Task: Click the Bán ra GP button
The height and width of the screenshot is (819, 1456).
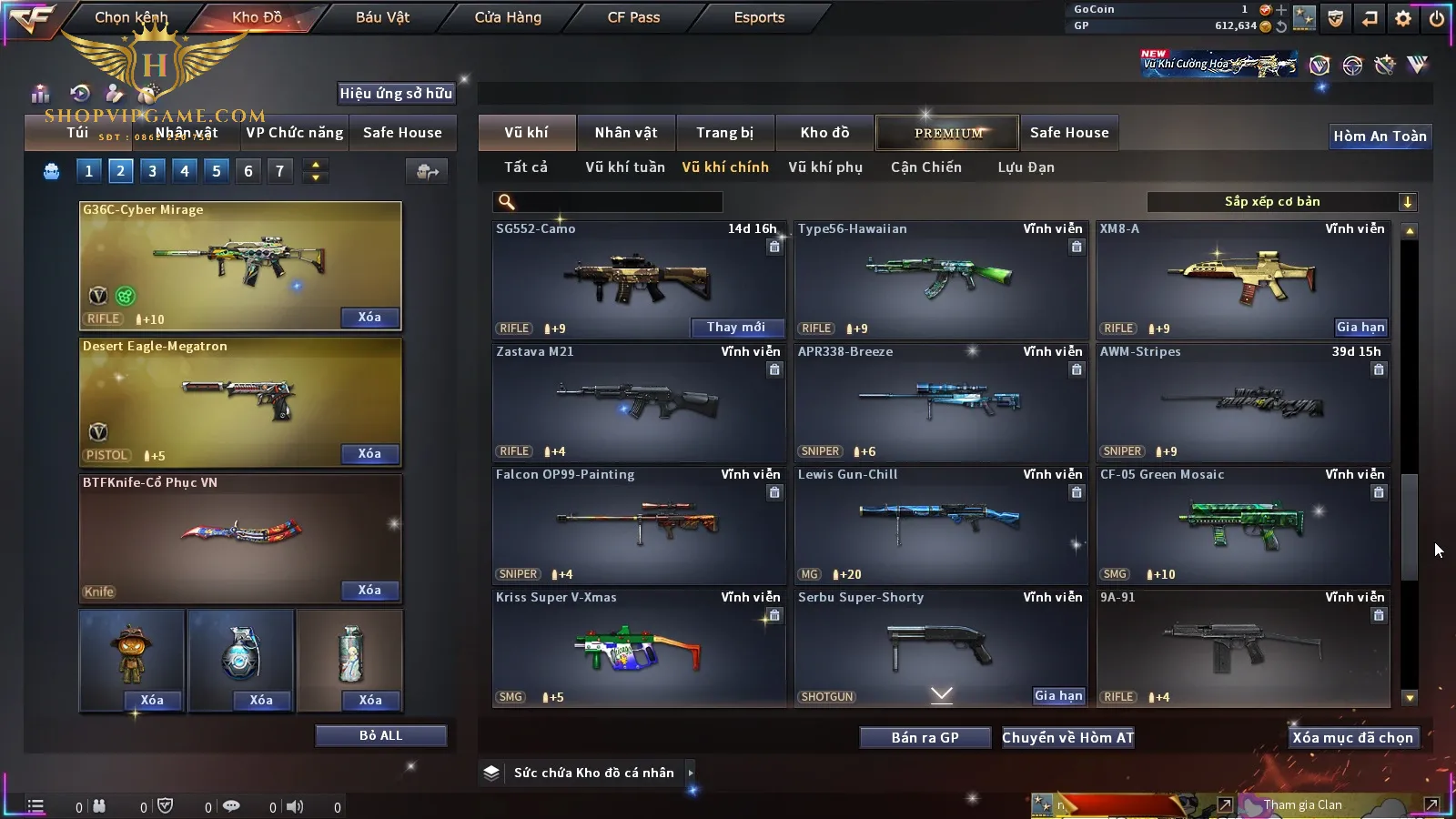Action: coord(925,738)
